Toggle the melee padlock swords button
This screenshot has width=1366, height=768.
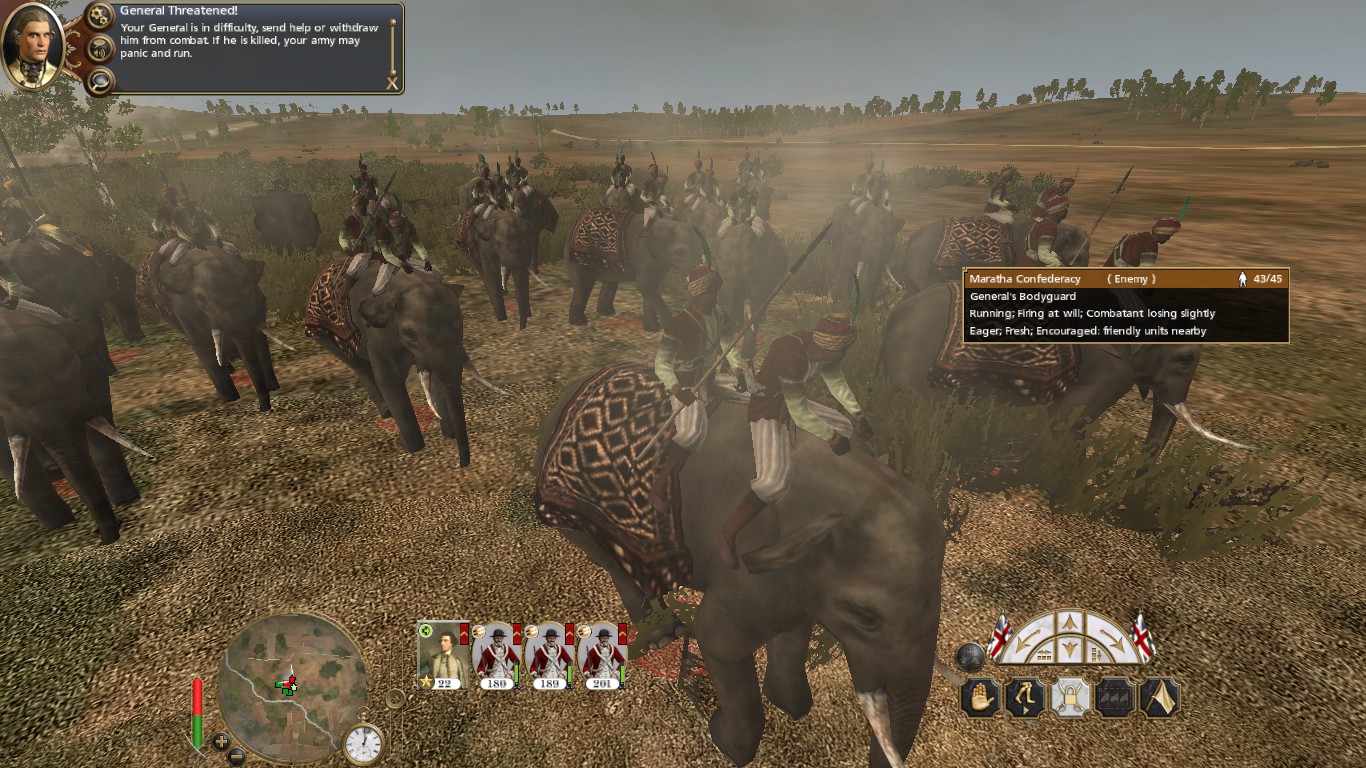coord(1070,697)
